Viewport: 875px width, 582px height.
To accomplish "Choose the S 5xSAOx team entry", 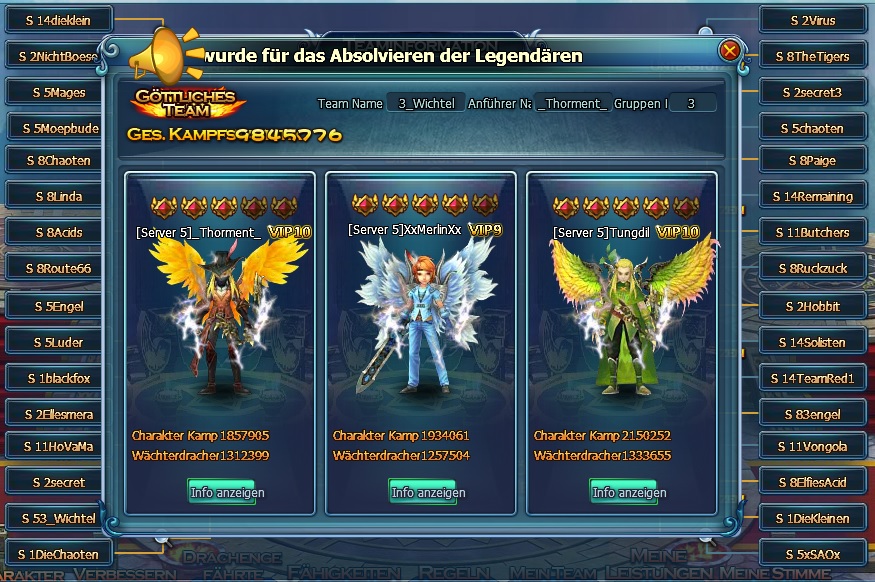I will coord(811,554).
